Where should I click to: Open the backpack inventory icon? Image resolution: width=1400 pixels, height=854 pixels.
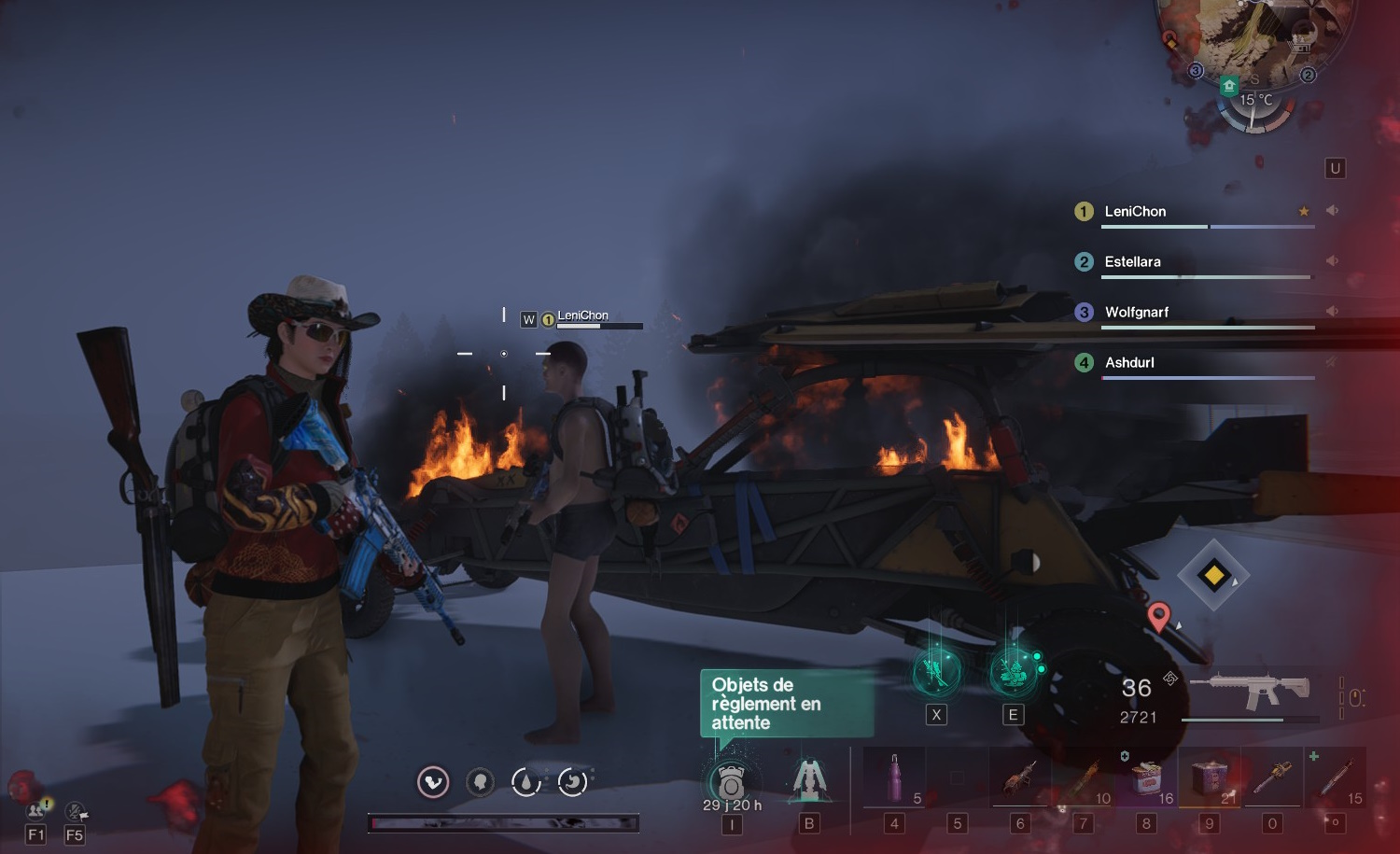point(731,782)
